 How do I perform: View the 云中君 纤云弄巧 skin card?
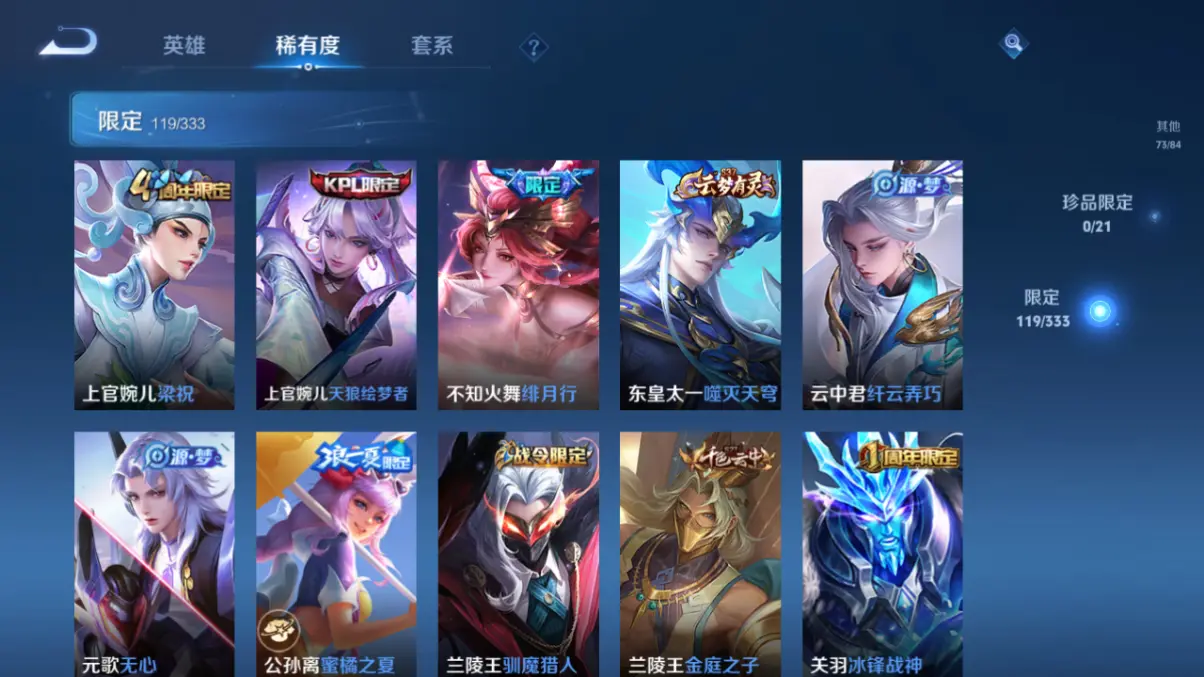(x=882, y=285)
